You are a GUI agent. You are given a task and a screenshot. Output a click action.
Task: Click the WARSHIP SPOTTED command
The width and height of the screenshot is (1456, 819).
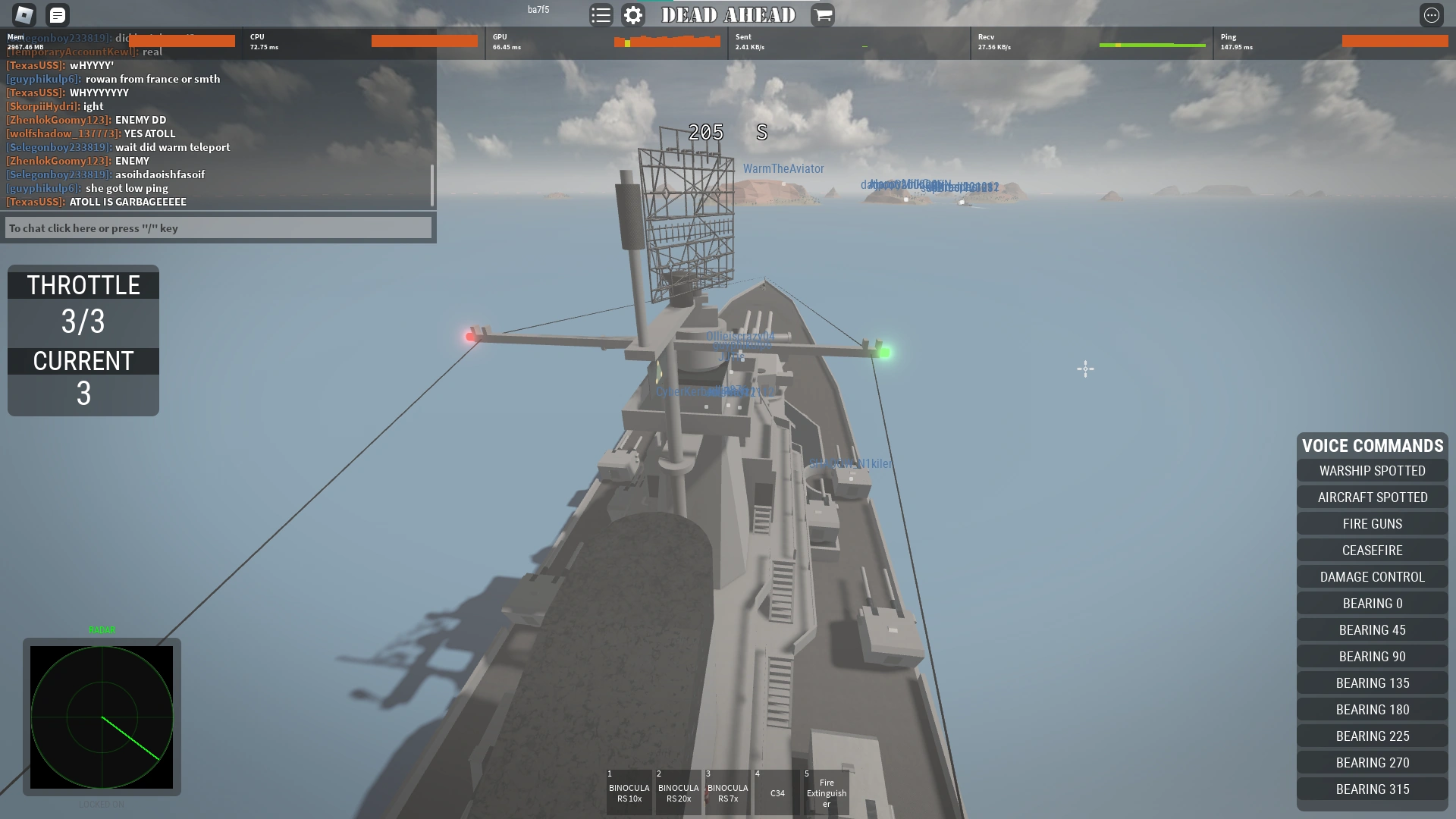1371,470
